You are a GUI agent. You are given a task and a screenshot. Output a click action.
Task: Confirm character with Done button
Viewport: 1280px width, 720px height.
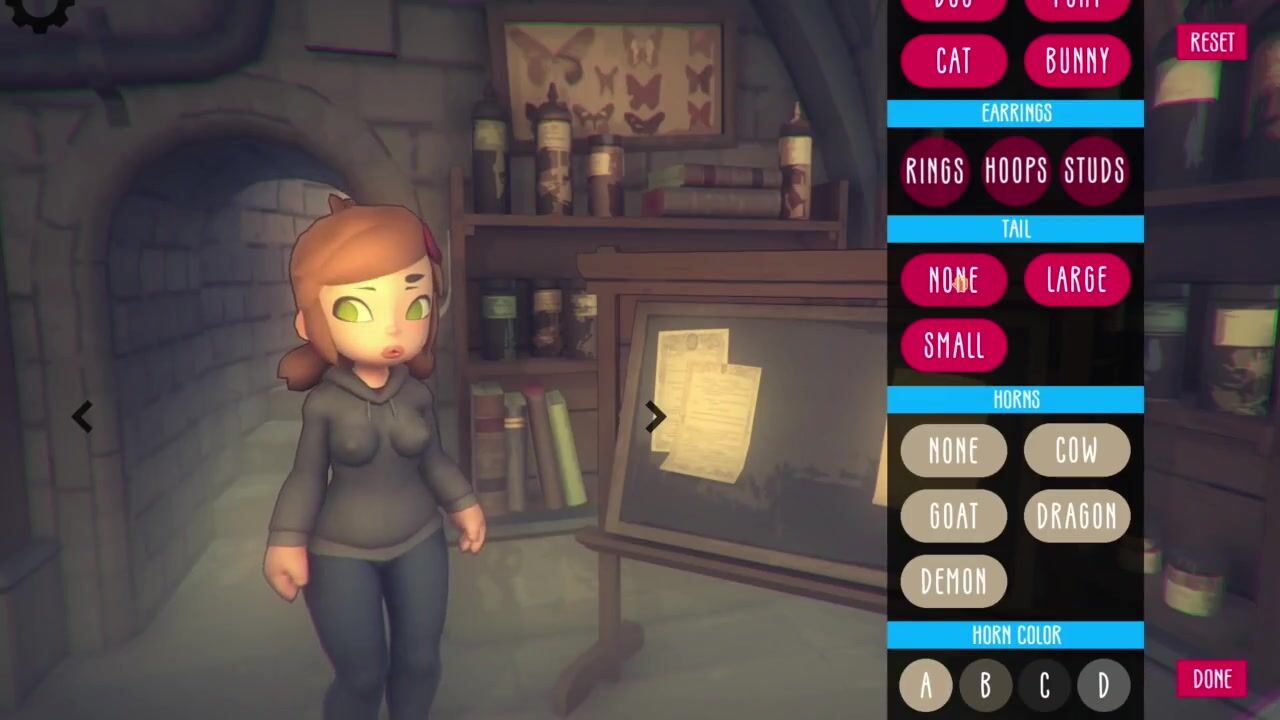tap(1211, 679)
